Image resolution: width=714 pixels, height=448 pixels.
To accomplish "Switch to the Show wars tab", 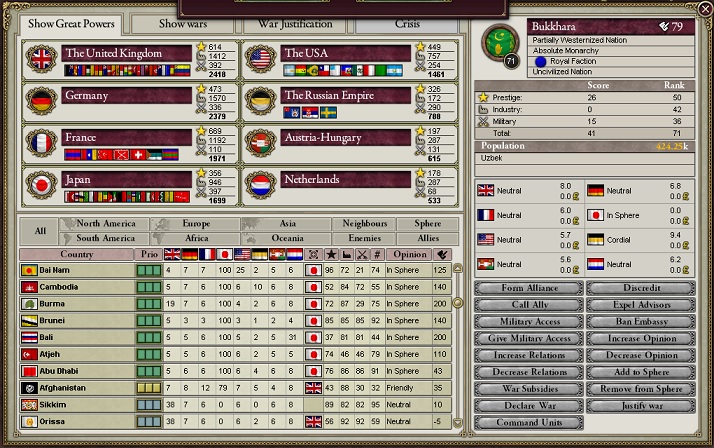I will pos(183,23).
